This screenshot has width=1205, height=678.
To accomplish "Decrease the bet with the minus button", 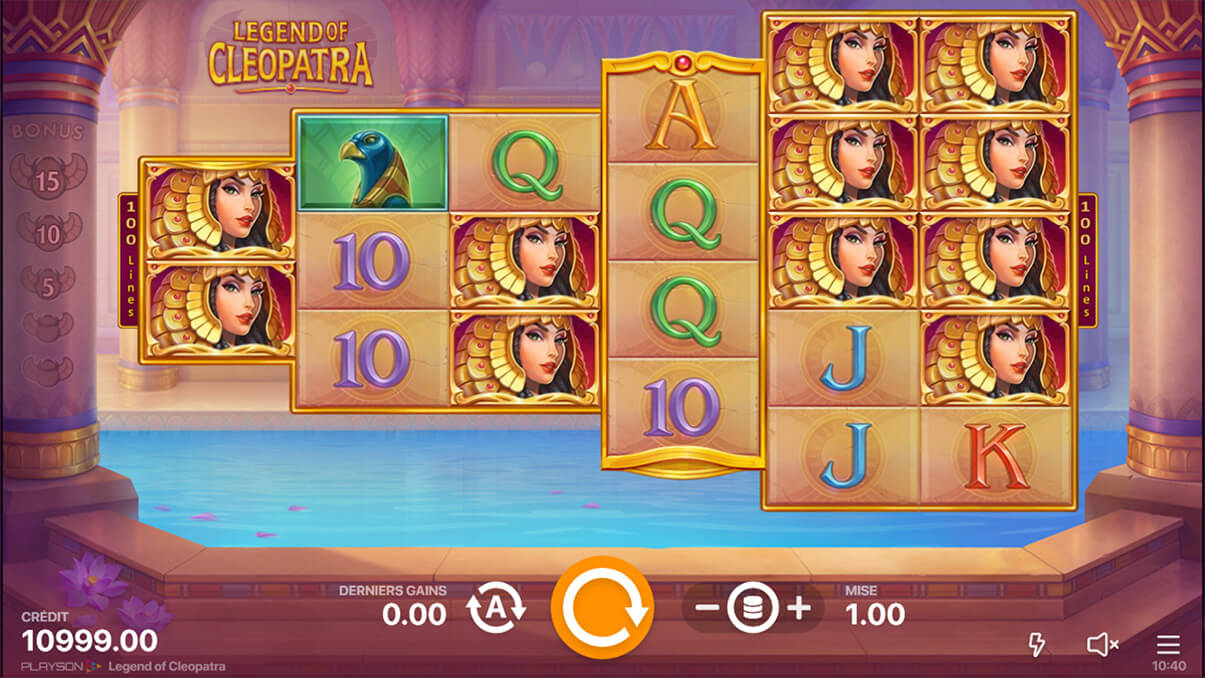I will 706,608.
